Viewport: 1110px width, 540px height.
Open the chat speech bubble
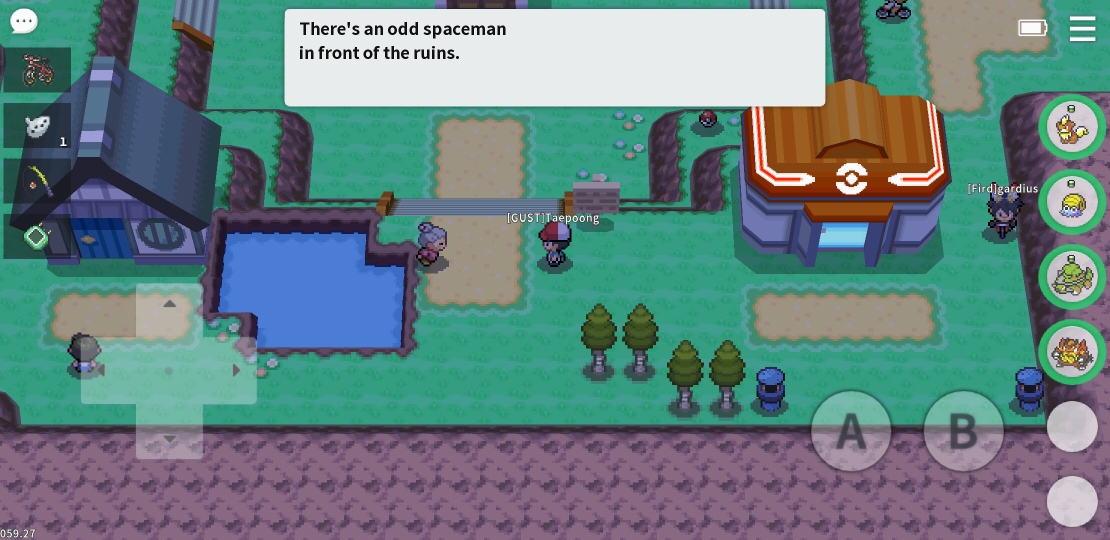[23, 21]
